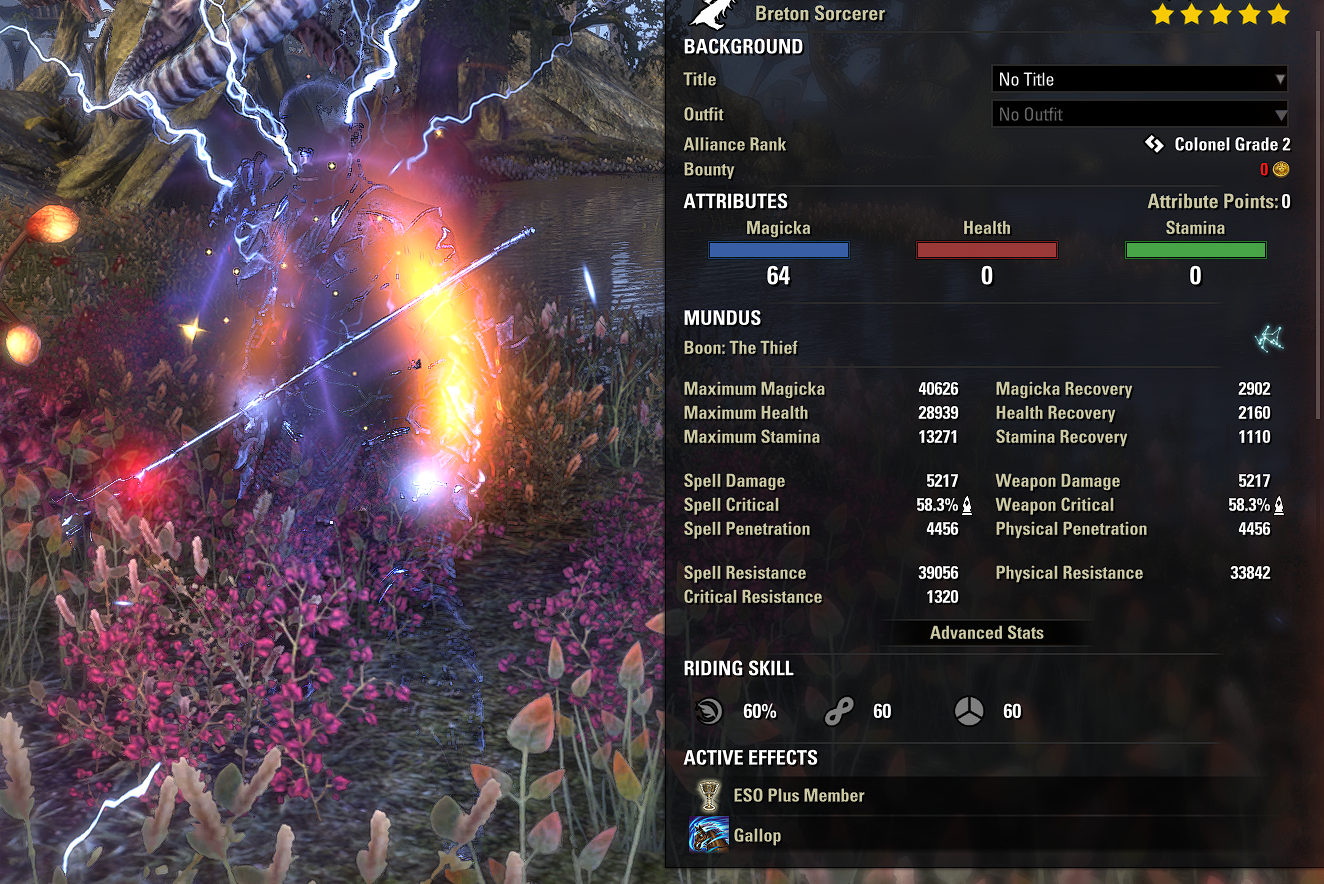Open the Outfit dropdown
The width and height of the screenshot is (1324, 884).
(x=1140, y=114)
